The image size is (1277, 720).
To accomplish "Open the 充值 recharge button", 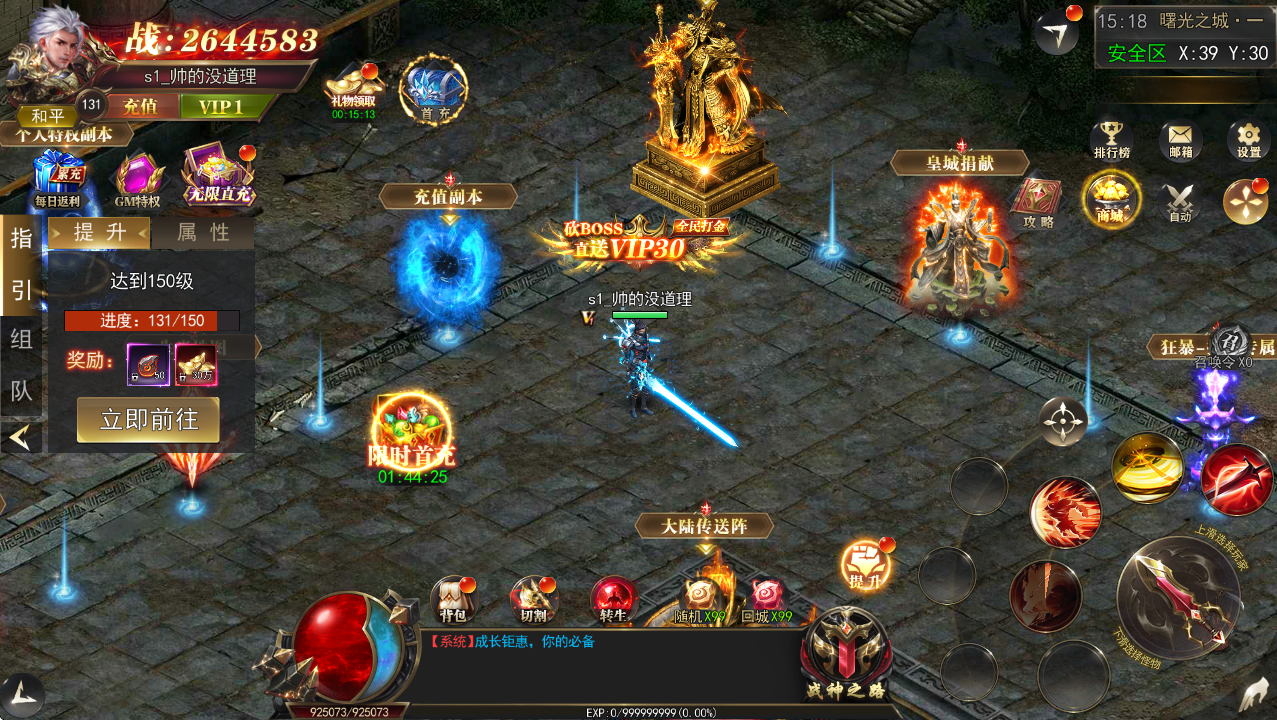I will (x=141, y=107).
